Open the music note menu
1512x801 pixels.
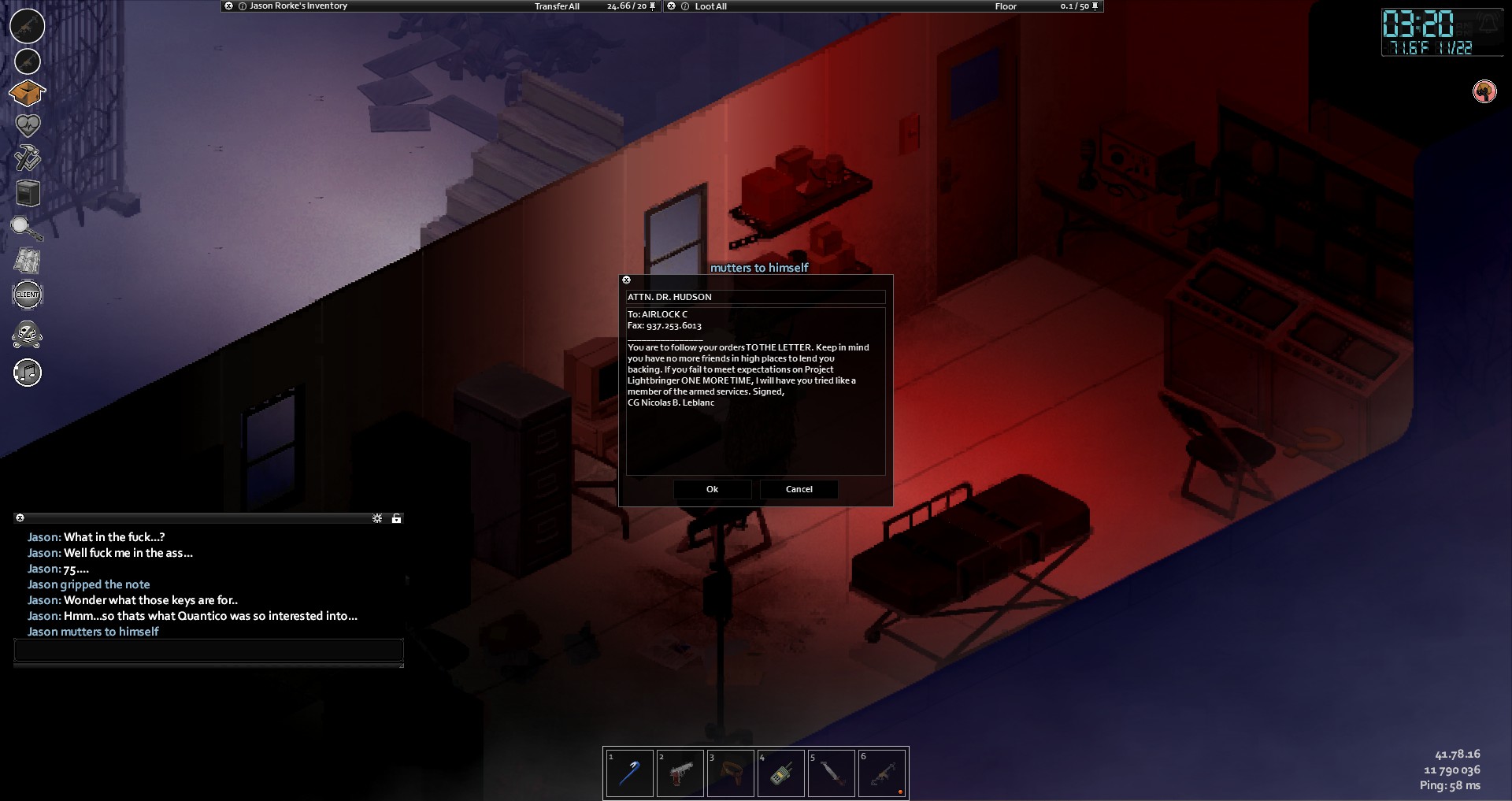click(x=28, y=373)
